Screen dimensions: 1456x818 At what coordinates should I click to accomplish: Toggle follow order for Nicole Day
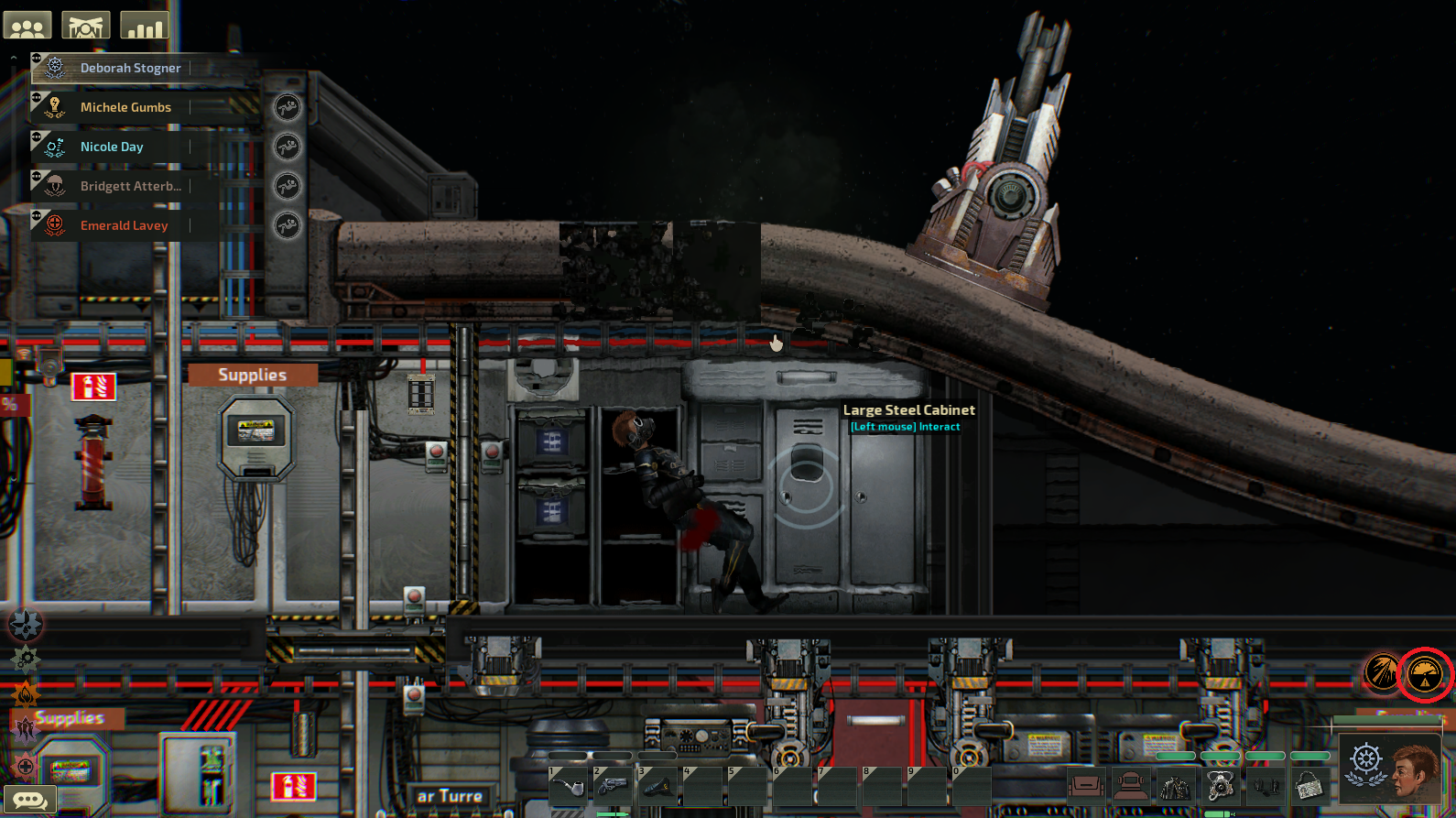[x=288, y=147]
